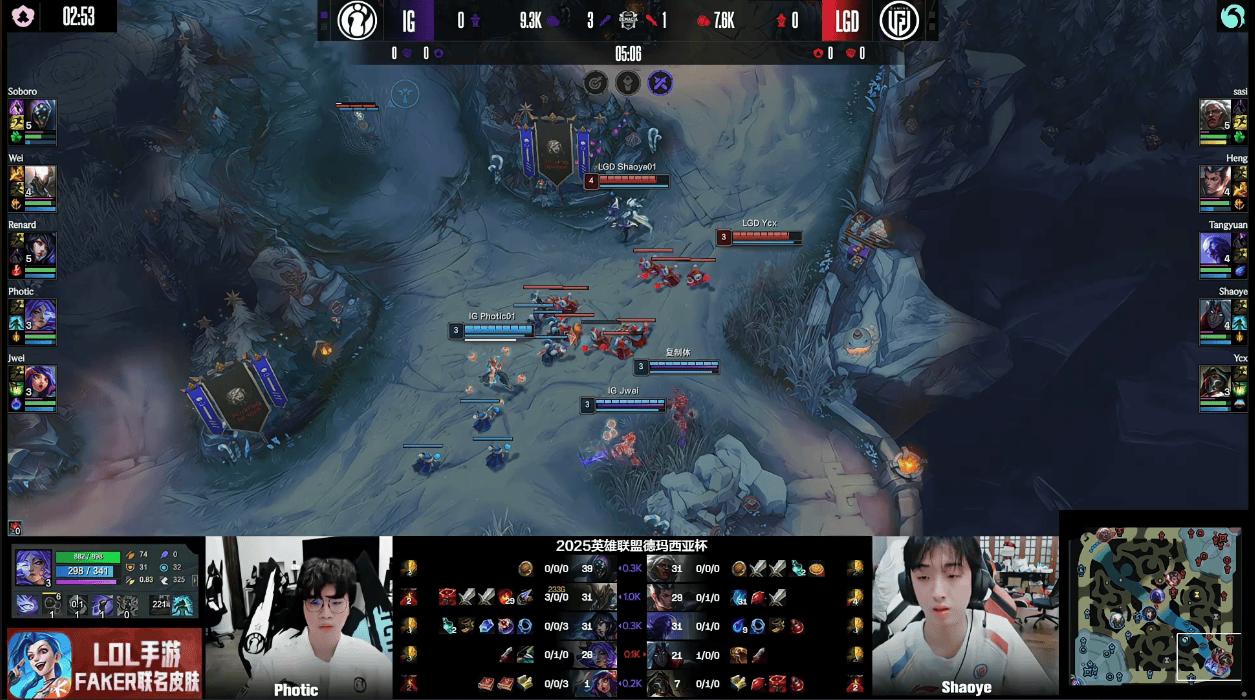The height and width of the screenshot is (700, 1255).
Task: Open the LOL mobile Faker skin ad banner
Action: click(105, 664)
